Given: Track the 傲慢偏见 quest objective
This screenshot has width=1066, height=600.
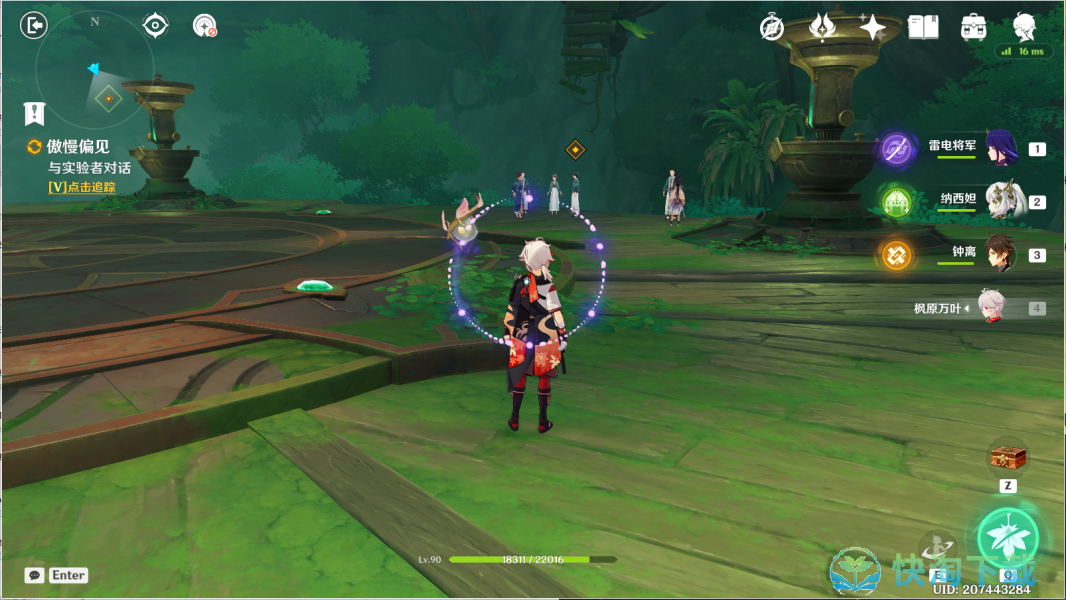Looking at the screenshot, I should [80, 187].
